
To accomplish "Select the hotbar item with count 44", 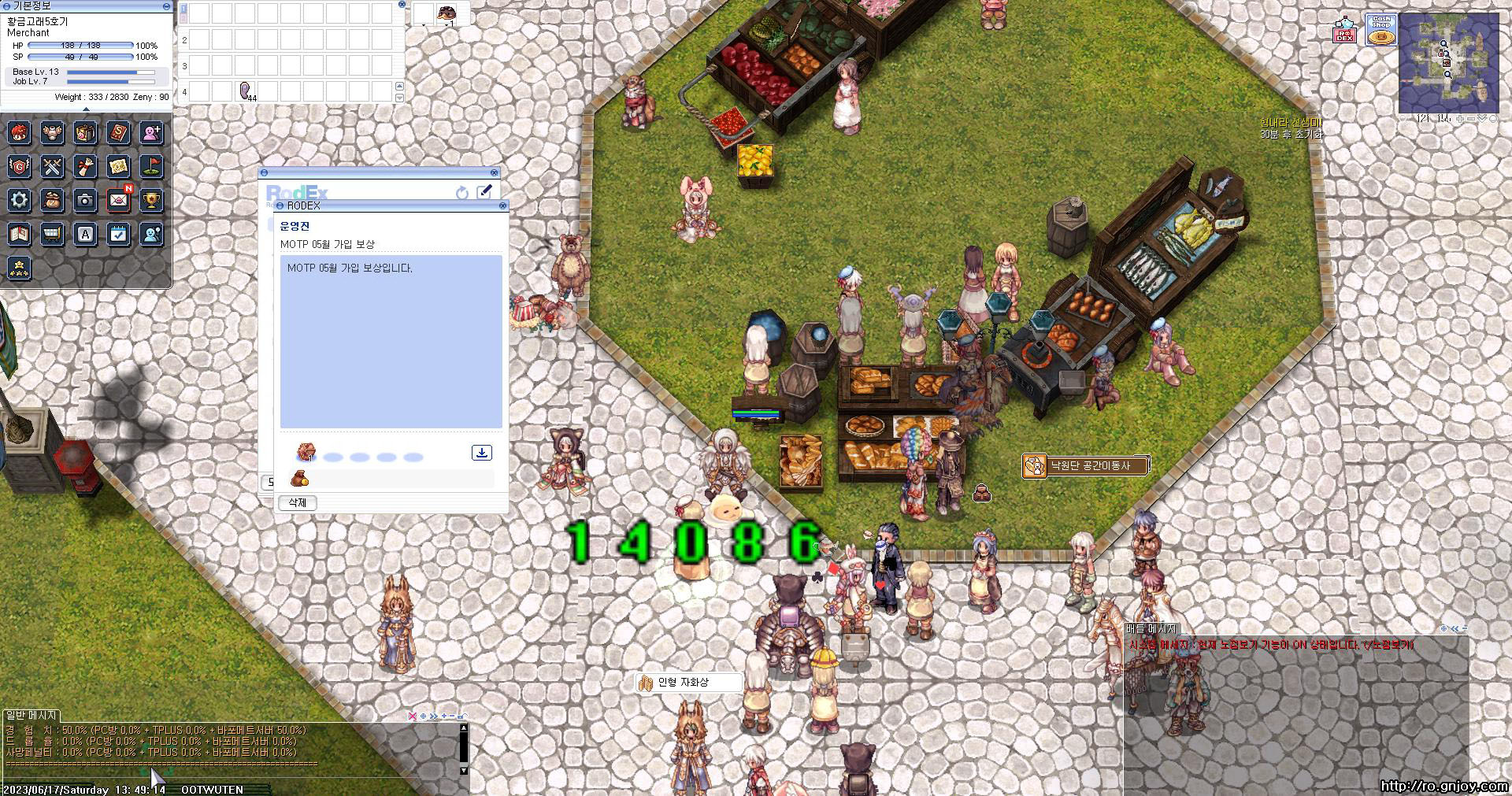I will [x=245, y=91].
